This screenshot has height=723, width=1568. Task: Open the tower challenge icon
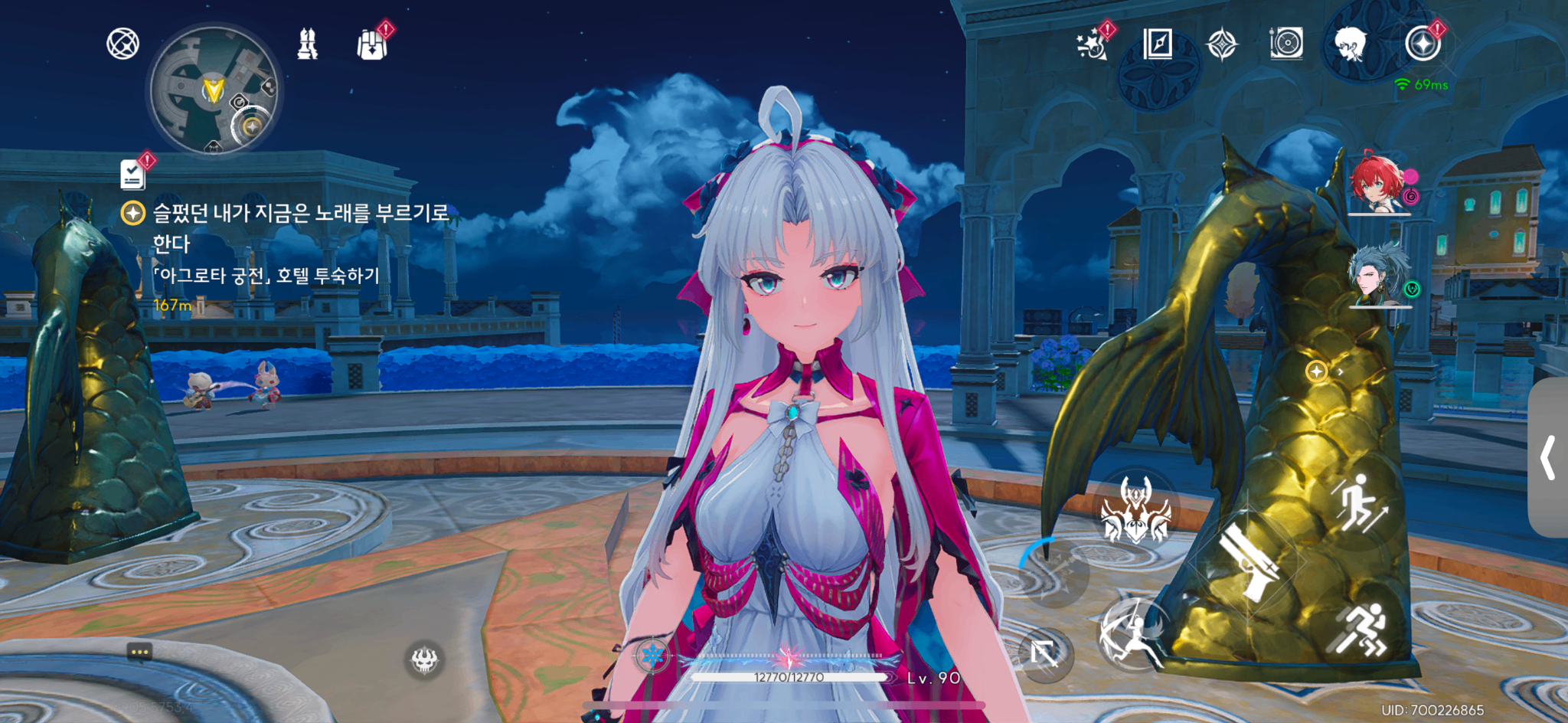click(x=307, y=44)
